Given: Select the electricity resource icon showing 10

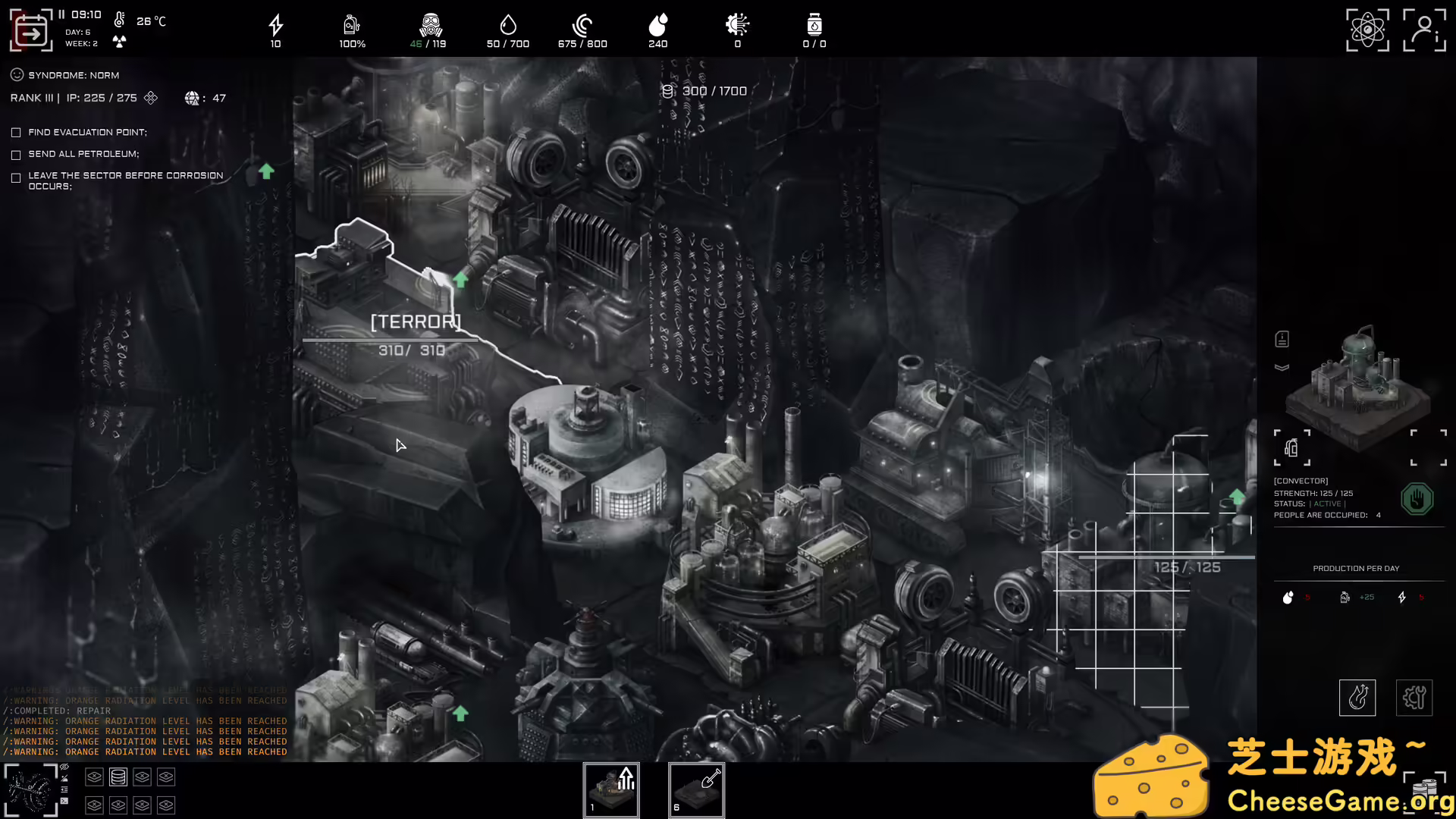Looking at the screenshot, I should click(275, 24).
